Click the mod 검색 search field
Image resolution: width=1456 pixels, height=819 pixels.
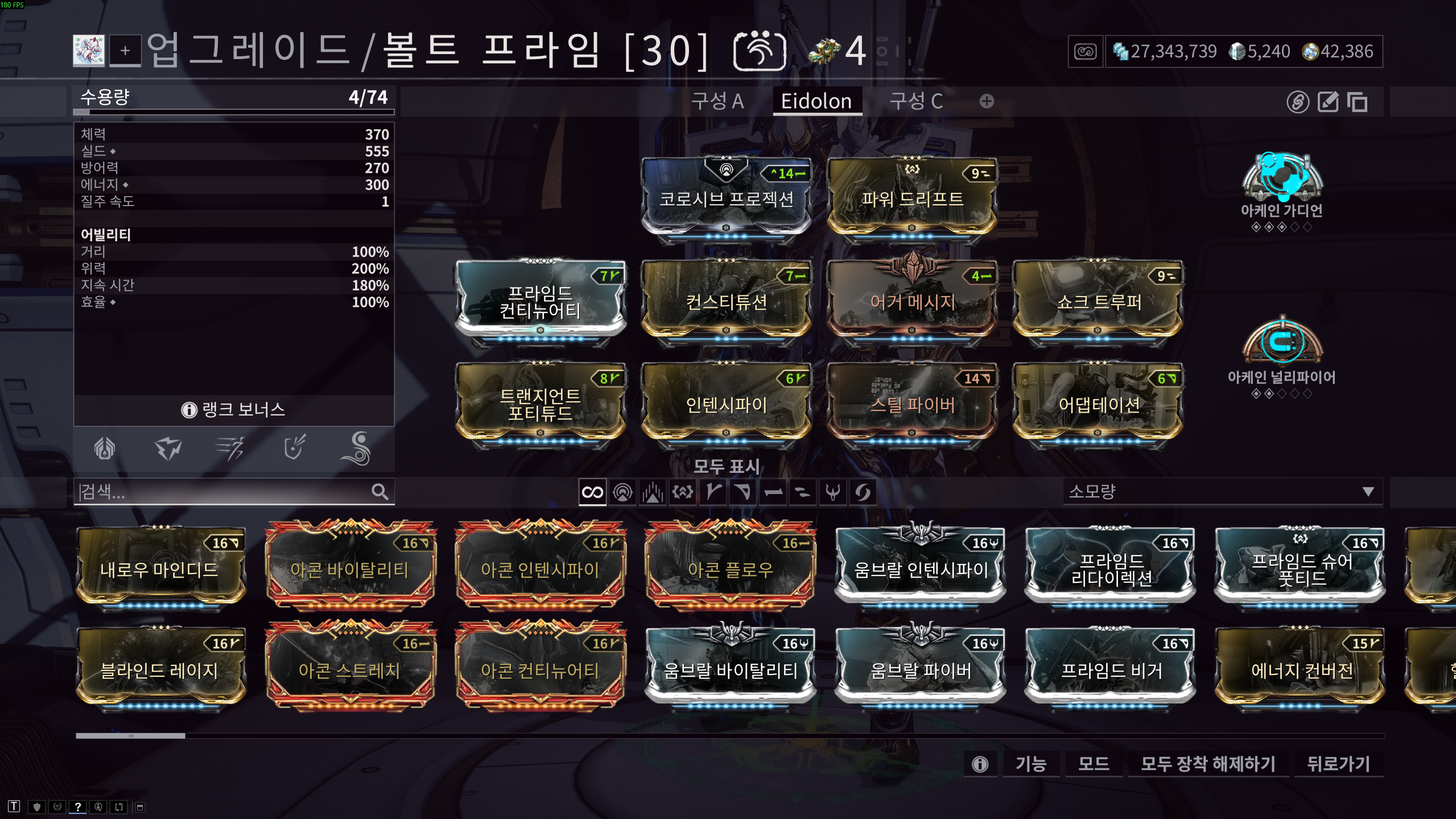click(225, 492)
